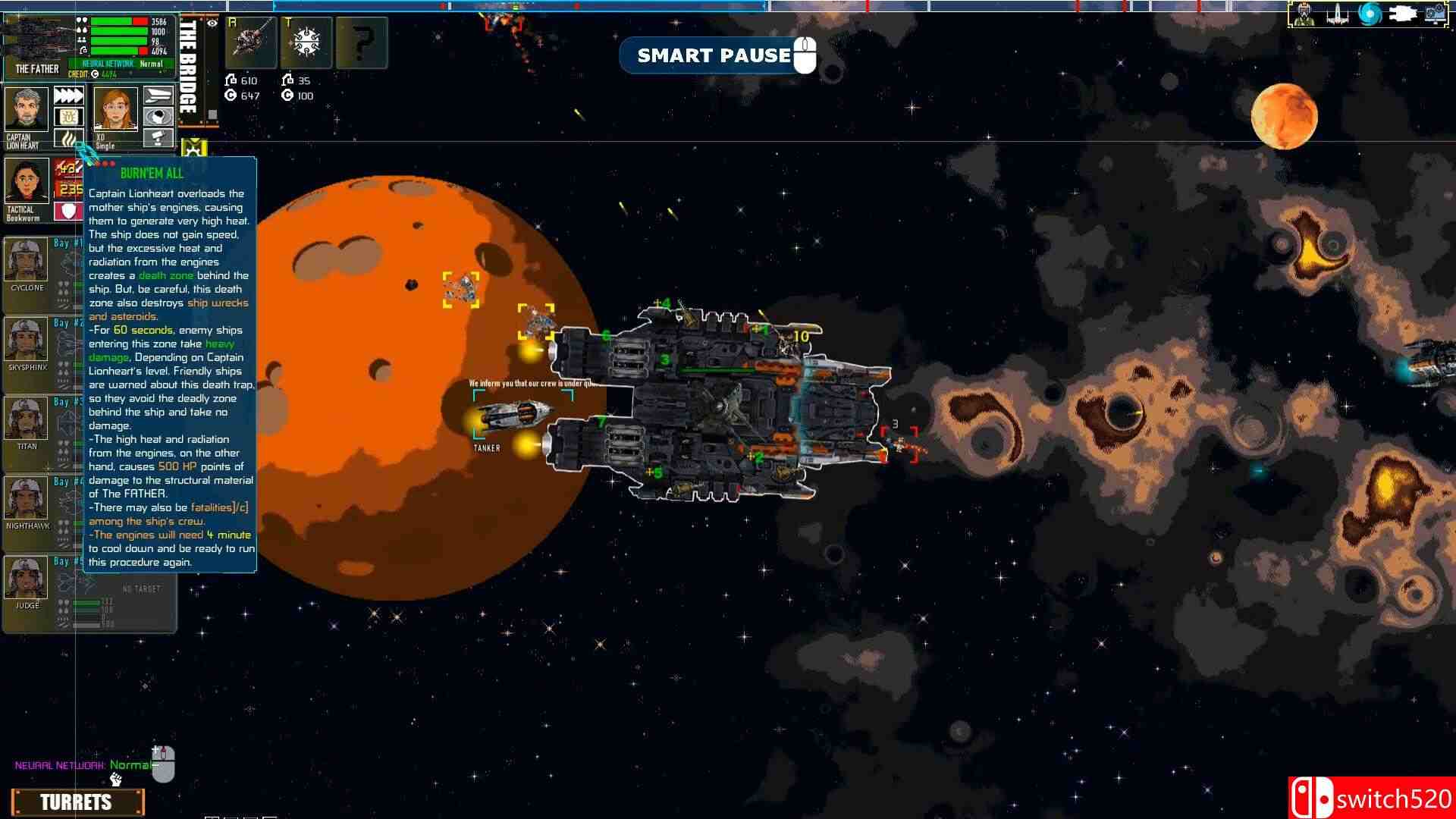This screenshot has height=819, width=1456.
Task: Select pilot Nighthawk in Bay 4
Action: [27, 499]
